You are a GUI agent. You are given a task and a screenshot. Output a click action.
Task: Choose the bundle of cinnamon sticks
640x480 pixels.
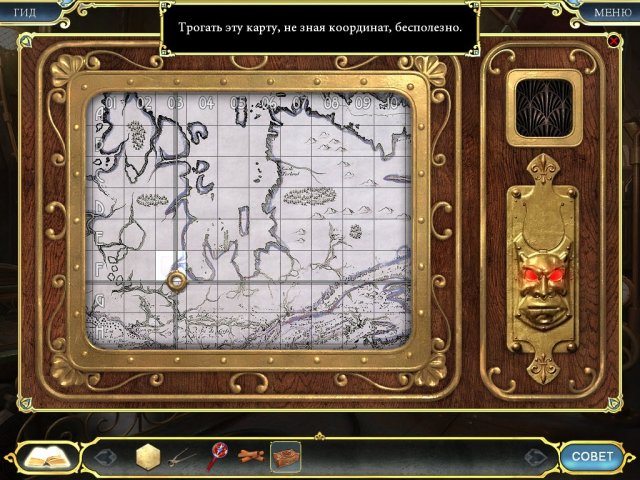[x=250, y=458]
